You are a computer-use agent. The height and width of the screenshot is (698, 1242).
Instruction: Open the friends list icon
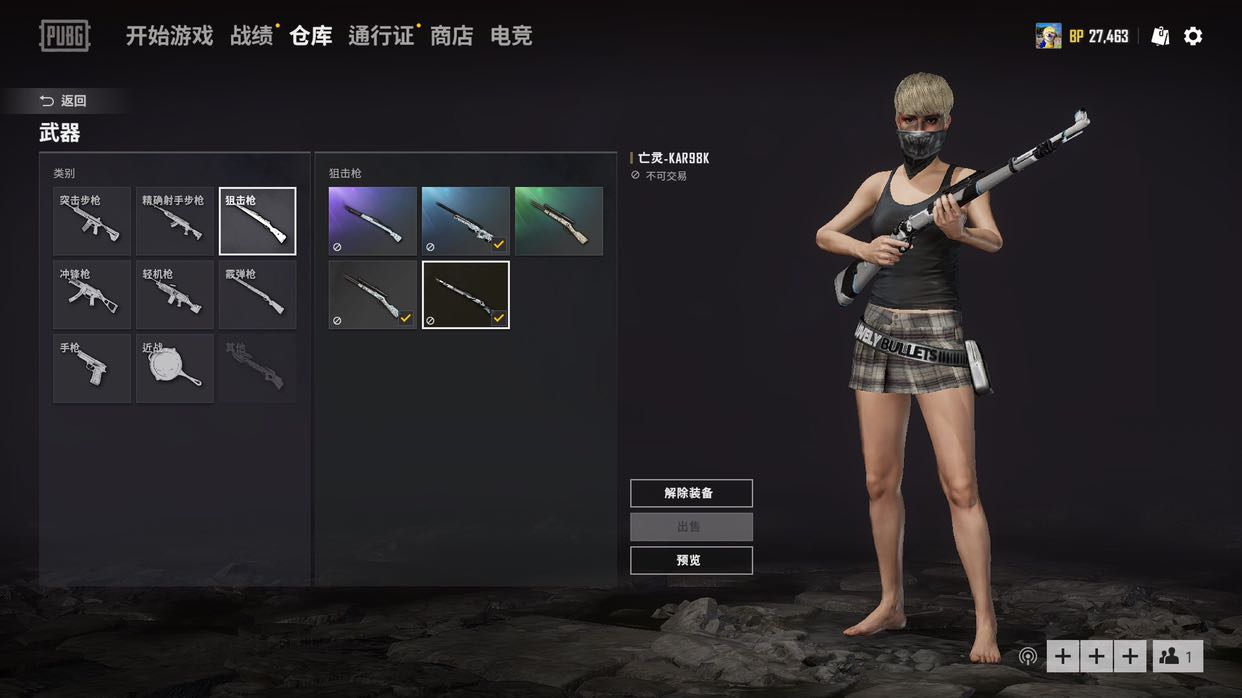coord(1177,656)
